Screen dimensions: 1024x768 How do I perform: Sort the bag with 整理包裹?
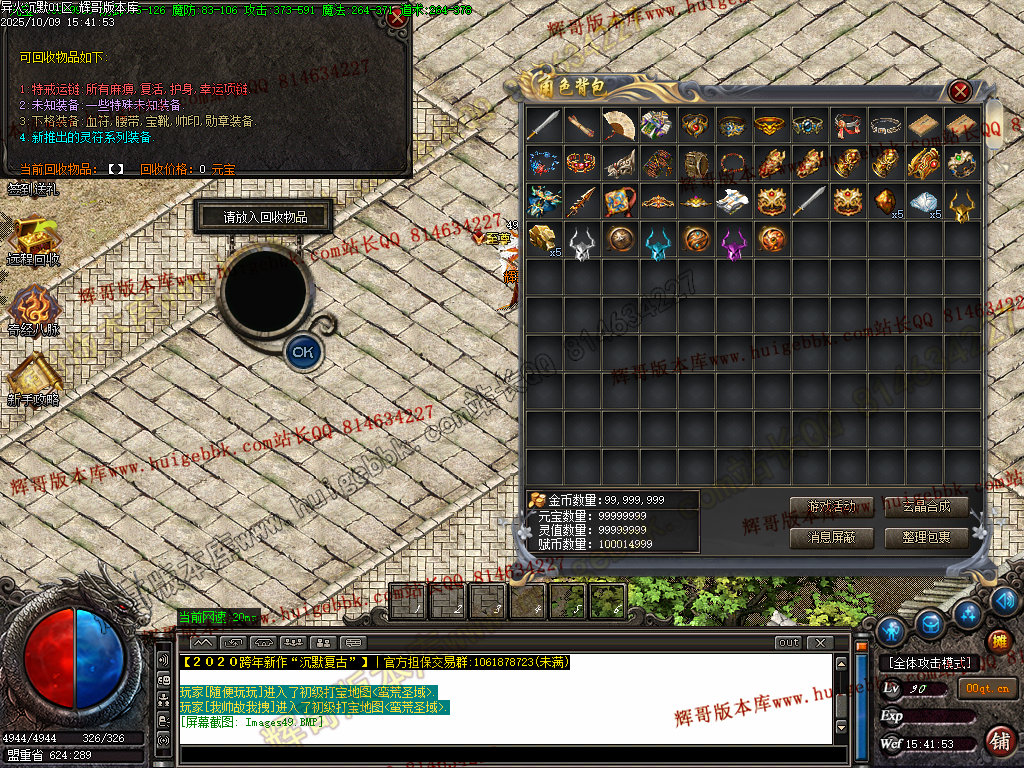pyautogui.click(x=926, y=538)
